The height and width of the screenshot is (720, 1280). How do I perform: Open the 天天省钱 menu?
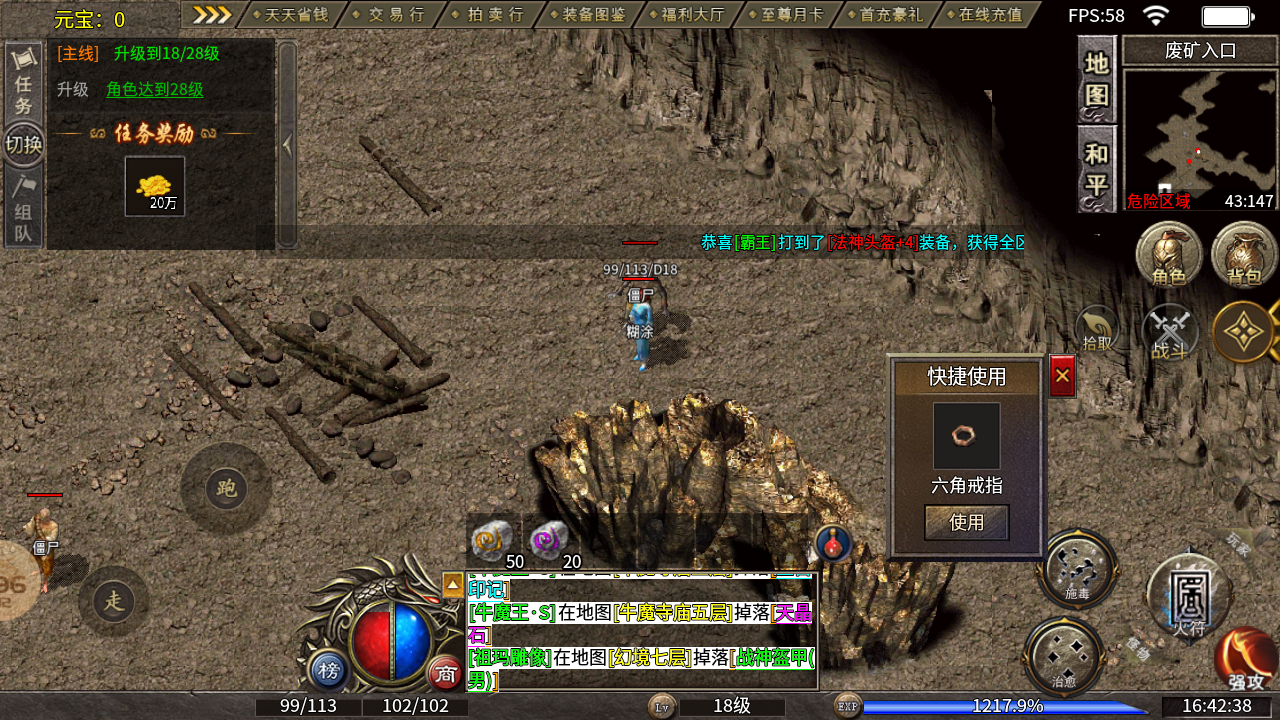pyautogui.click(x=291, y=15)
